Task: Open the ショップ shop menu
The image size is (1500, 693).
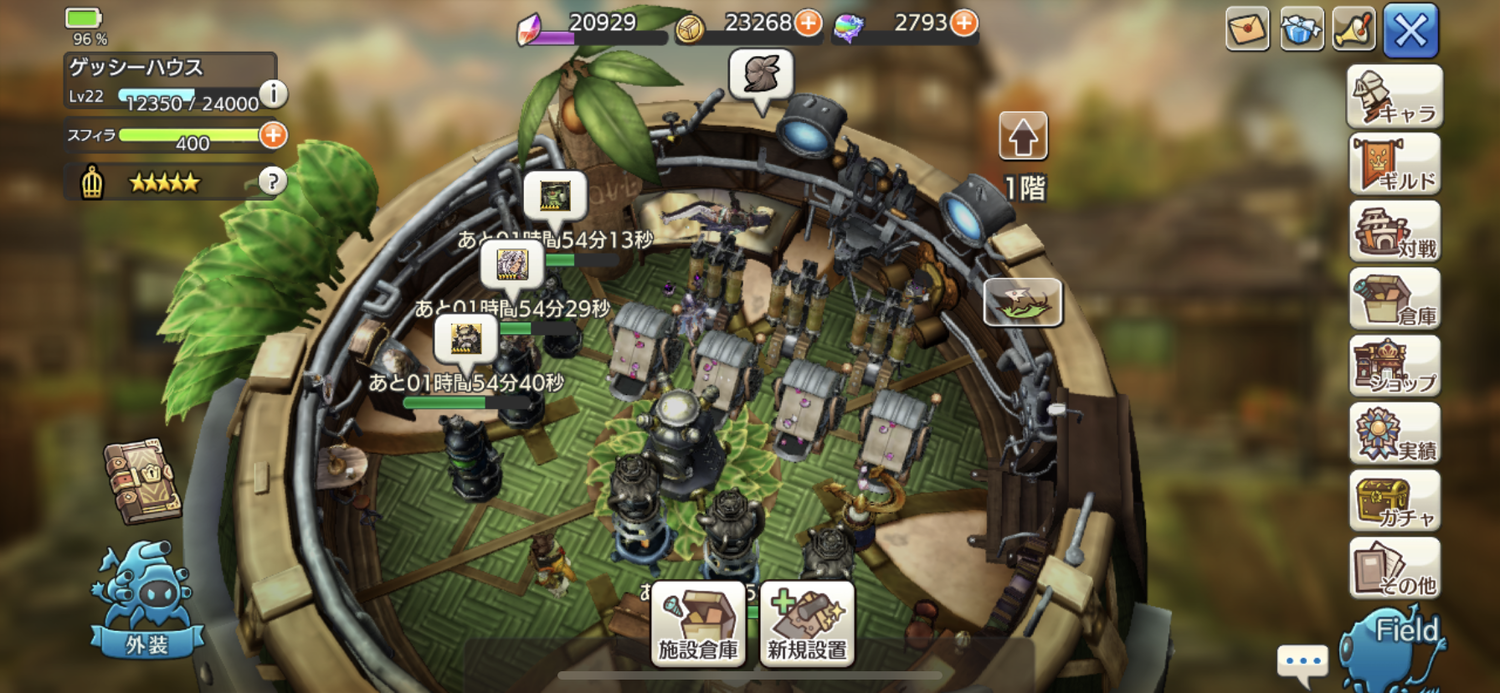Action: pyautogui.click(x=1395, y=365)
